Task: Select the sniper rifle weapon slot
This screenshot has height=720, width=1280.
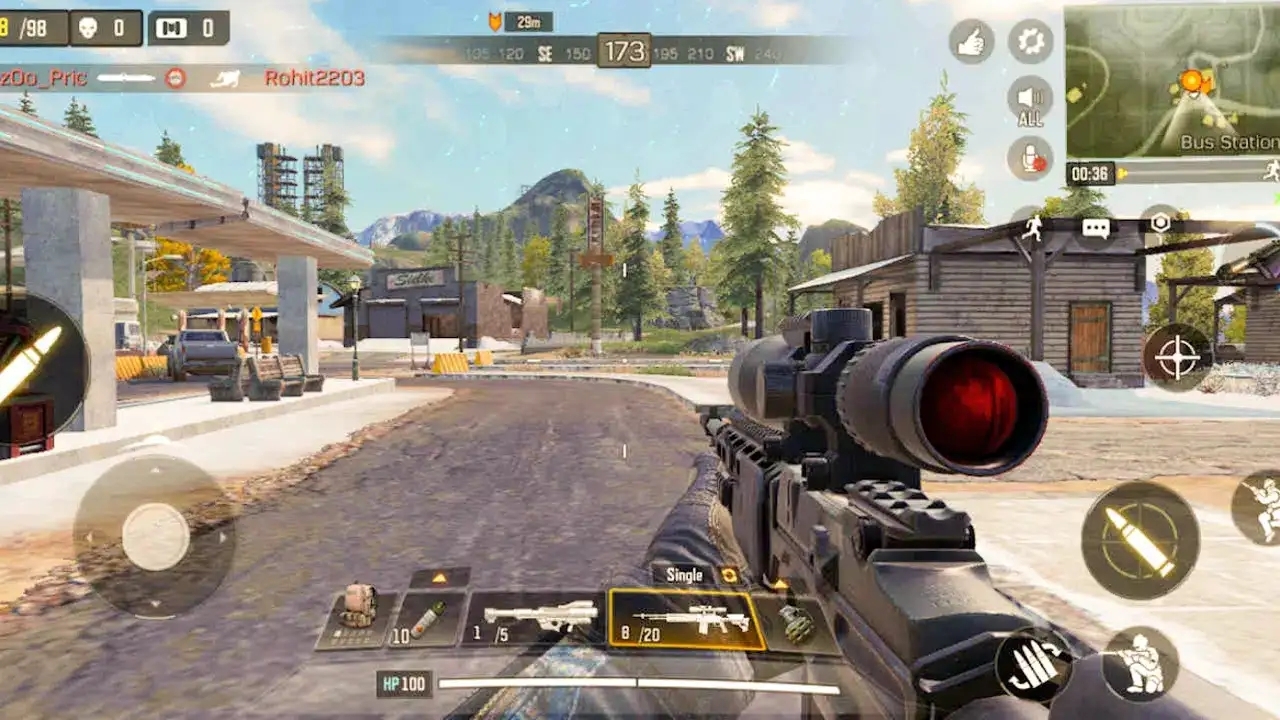Action: click(687, 620)
